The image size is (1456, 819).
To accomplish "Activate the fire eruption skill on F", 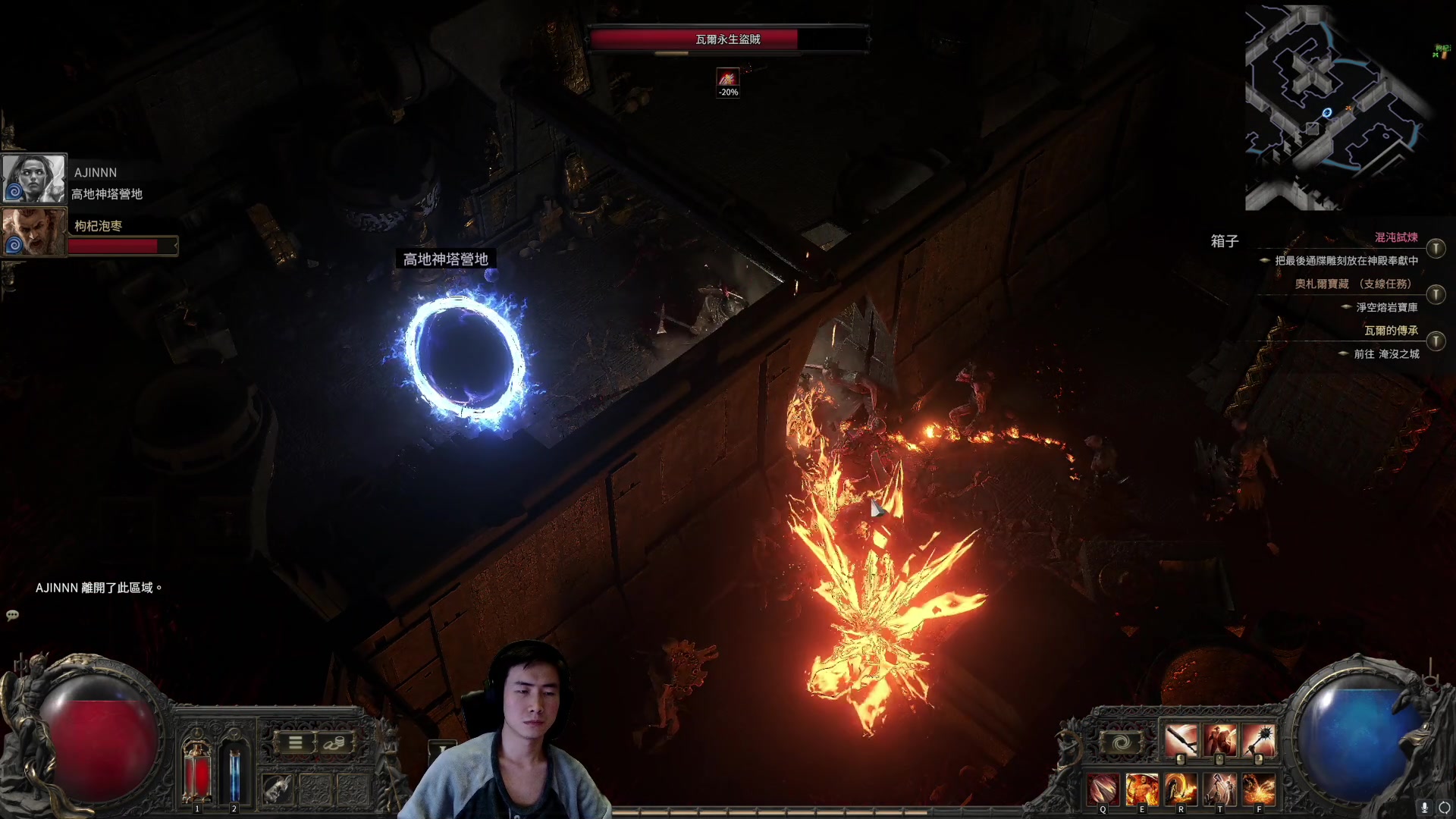I will coord(1259,790).
